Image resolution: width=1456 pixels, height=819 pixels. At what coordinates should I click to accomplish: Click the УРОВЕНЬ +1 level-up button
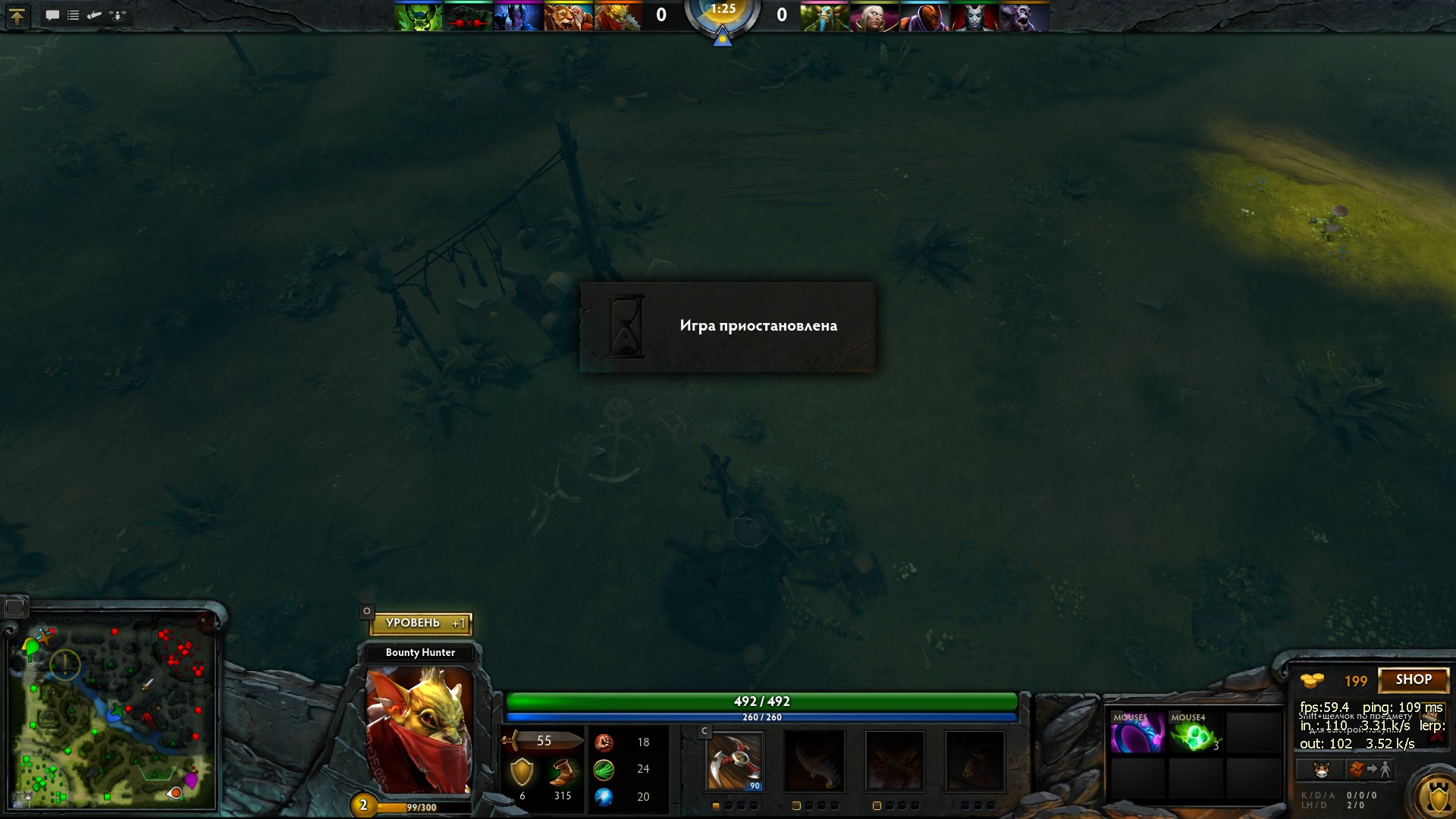(421, 623)
